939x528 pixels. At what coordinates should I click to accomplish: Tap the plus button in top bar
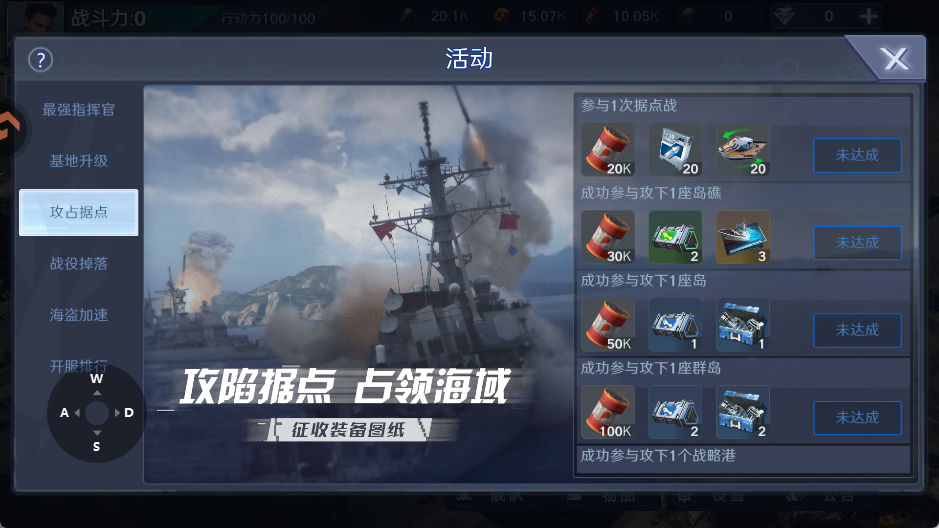pyautogui.click(x=869, y=16)
